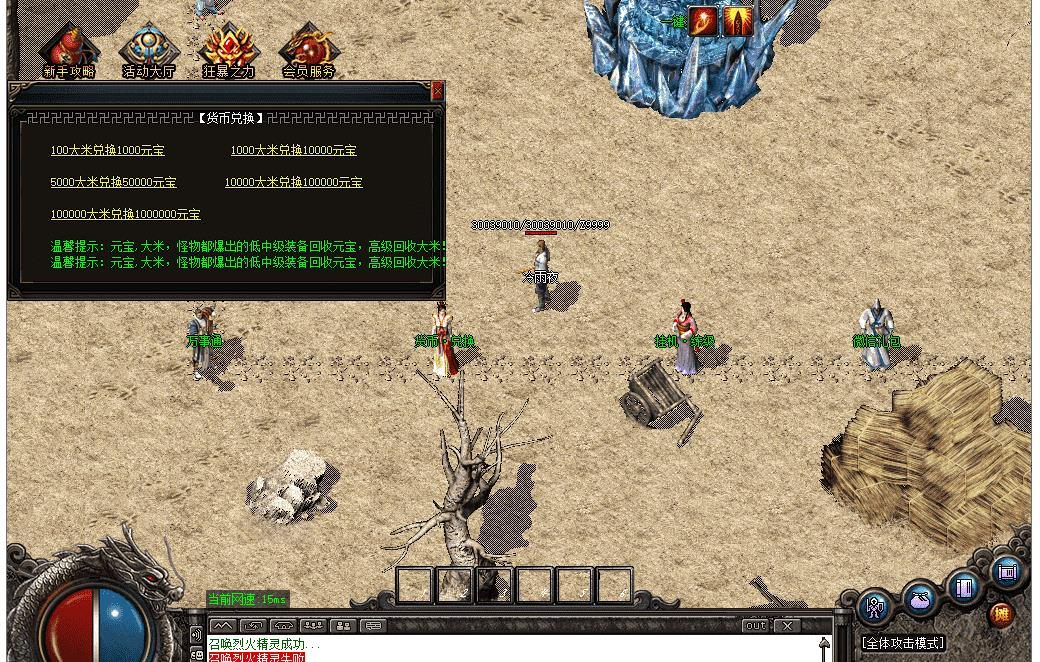1040x662 pixels.
Task: Choose 1000大米兑换10000元宝 exchange option
Action: click(293, 151)
